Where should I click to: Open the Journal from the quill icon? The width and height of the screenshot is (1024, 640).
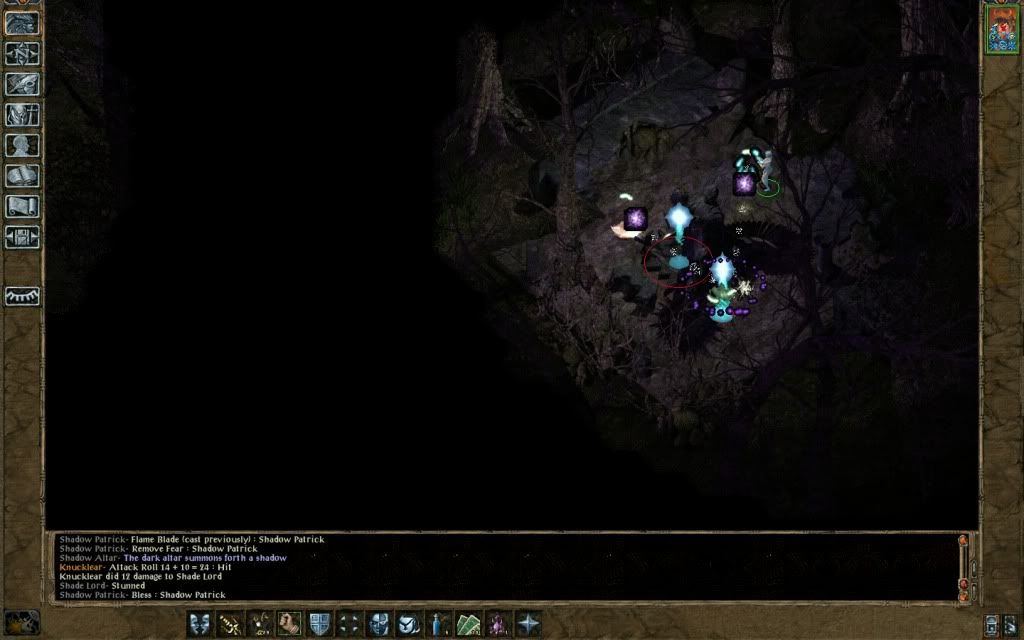point(22,84)
